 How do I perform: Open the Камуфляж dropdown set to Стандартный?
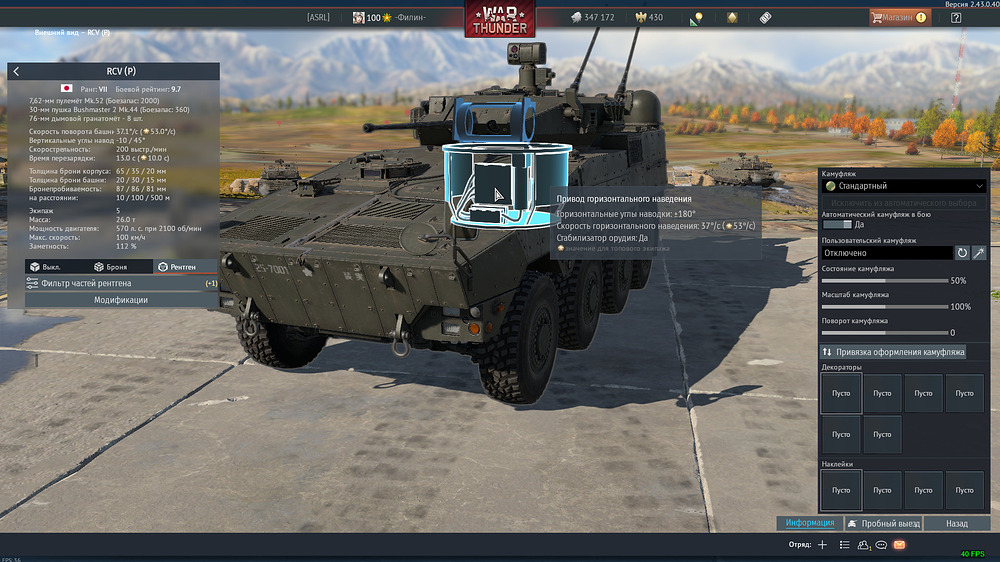[903, 186]
